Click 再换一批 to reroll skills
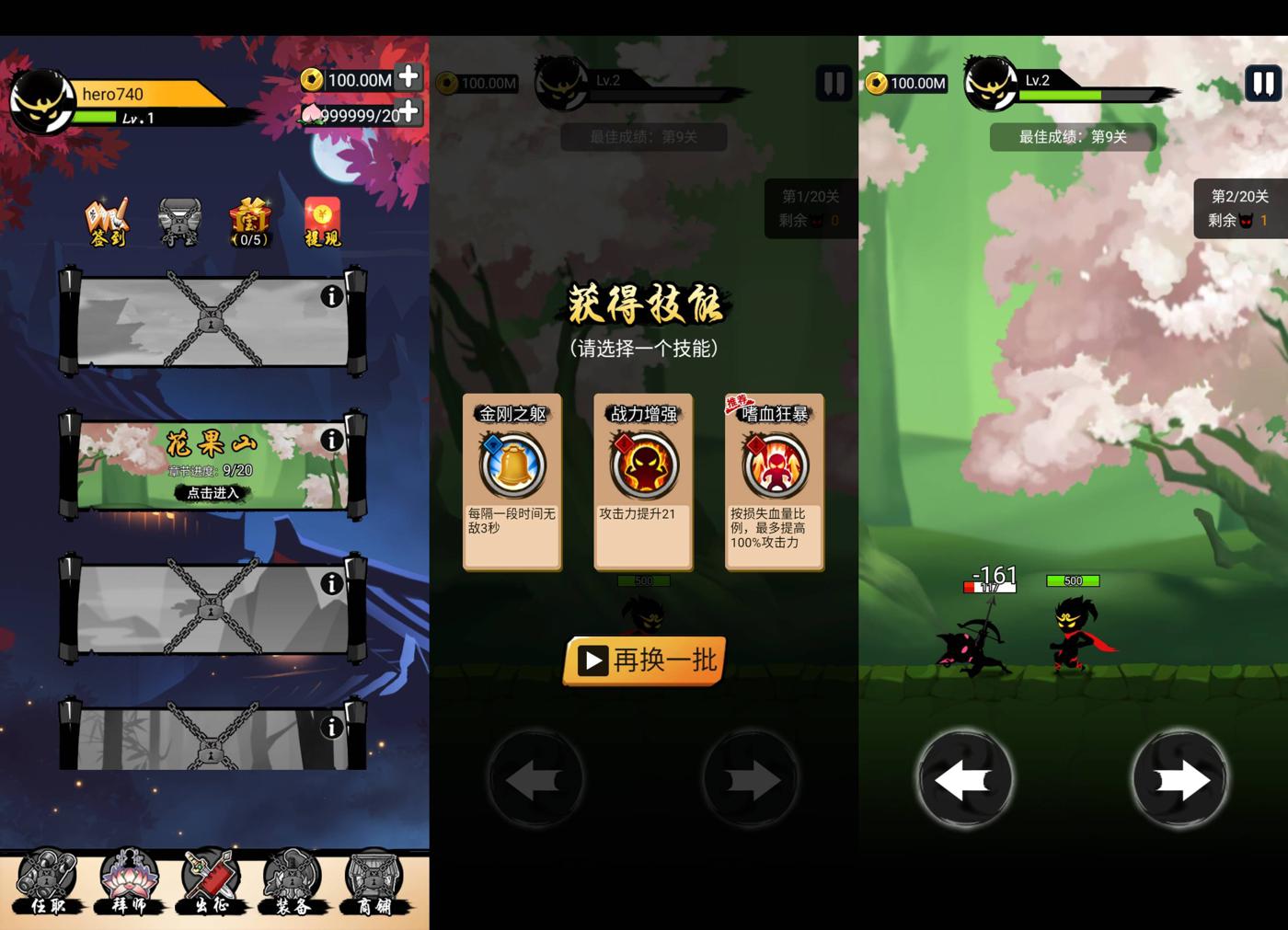1288x930 pixels. click(645, 660)
